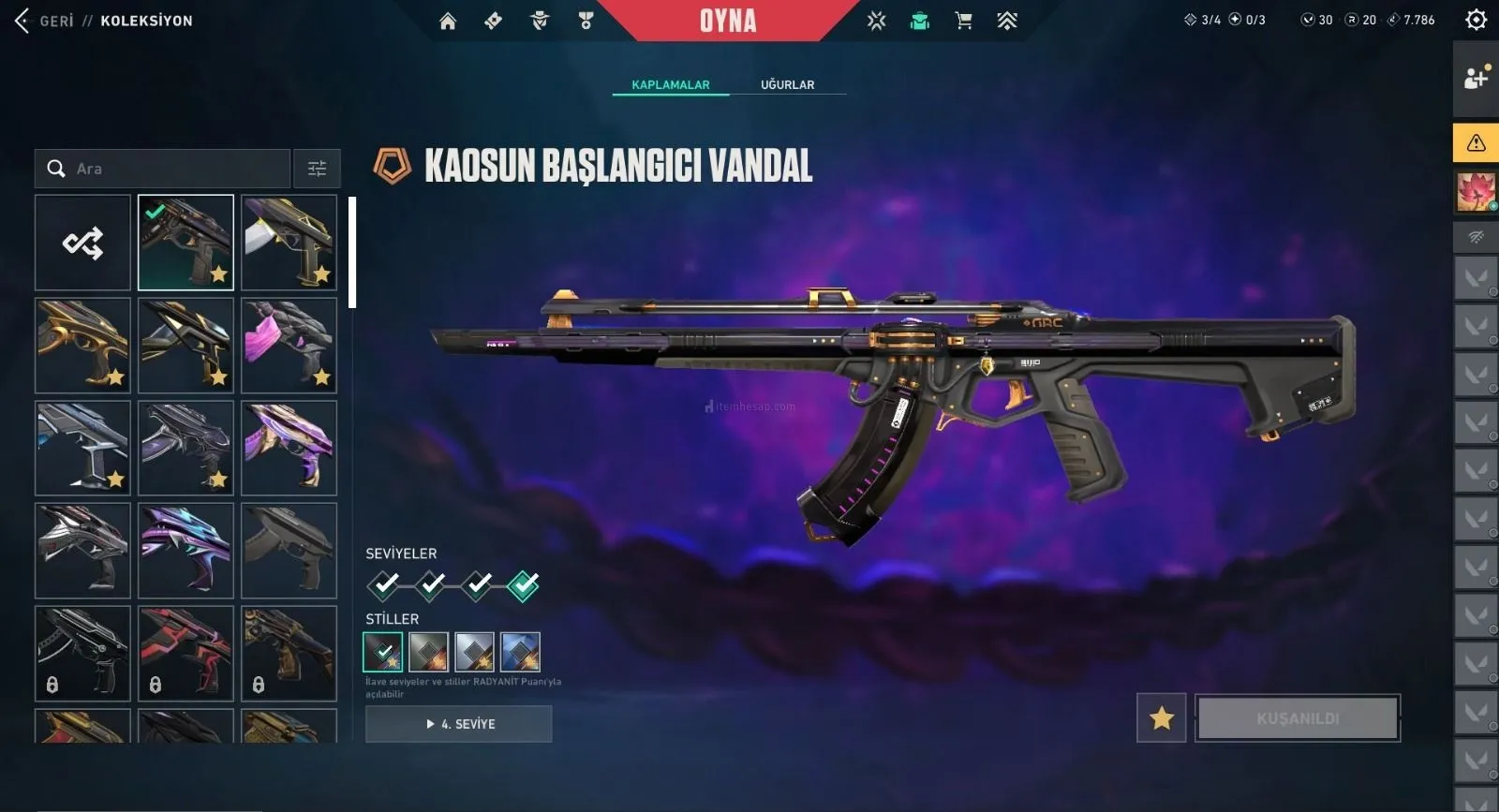Open the yellow warning notification
1499x812 pixels.
click(1476, 142)
